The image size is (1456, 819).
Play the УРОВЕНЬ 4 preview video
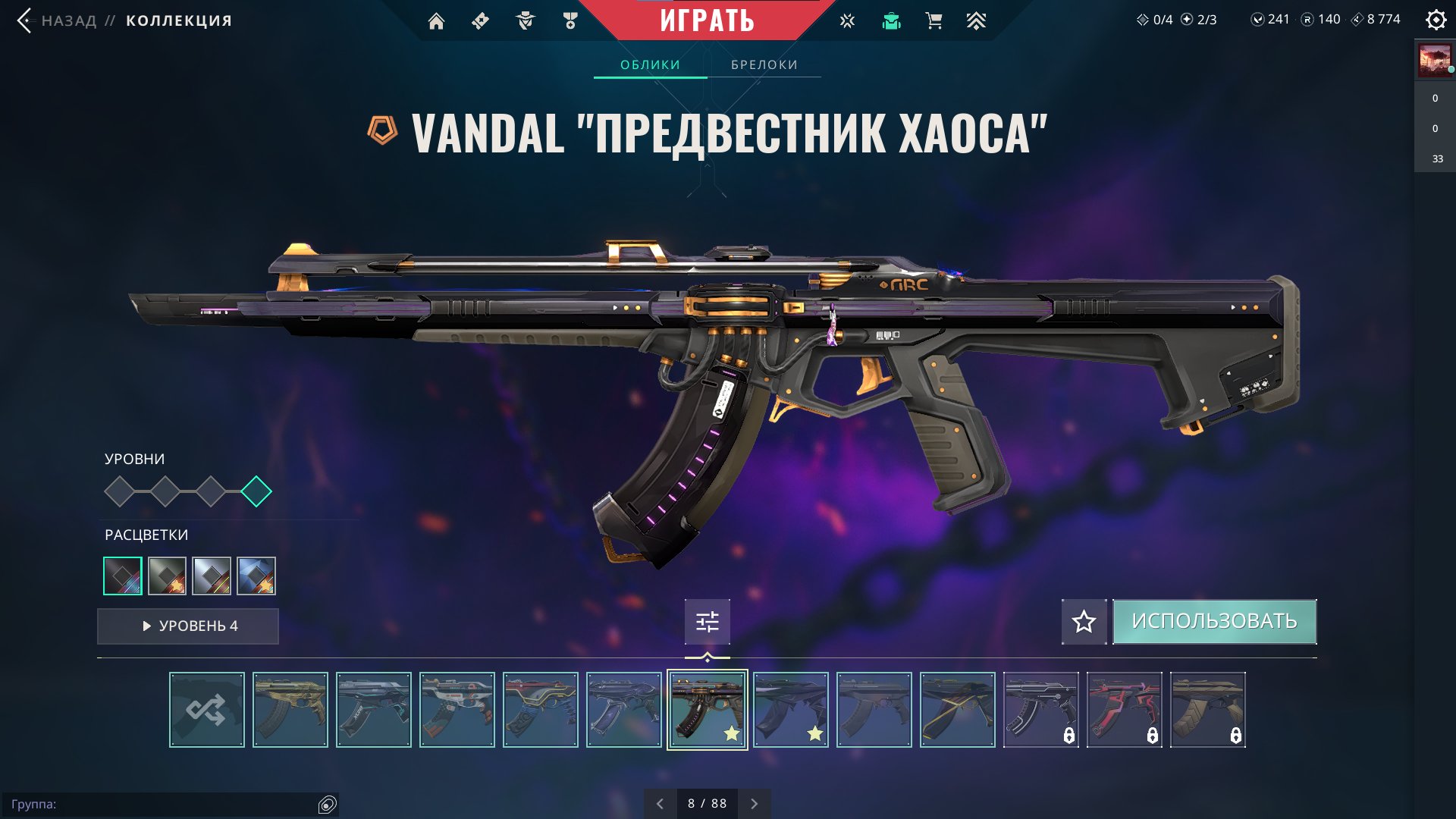[x=188, y=626]
